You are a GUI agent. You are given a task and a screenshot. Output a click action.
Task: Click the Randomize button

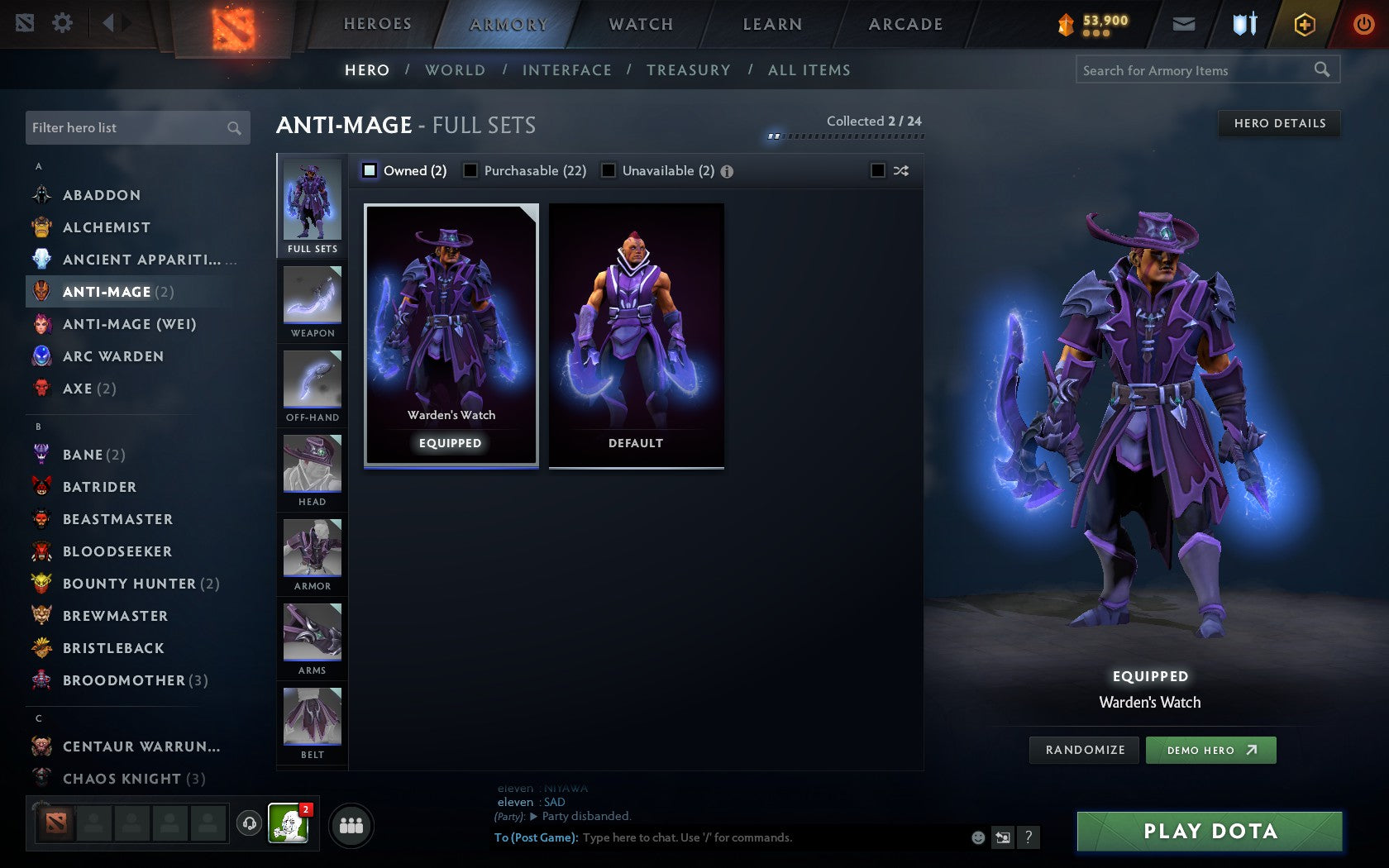point(1084,750)
